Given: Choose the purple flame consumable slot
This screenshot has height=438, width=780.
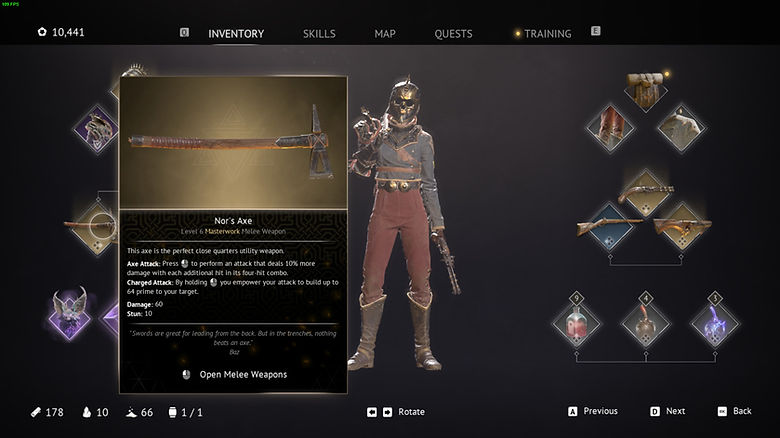Looking at the screenshot, I should click(712, 322).
